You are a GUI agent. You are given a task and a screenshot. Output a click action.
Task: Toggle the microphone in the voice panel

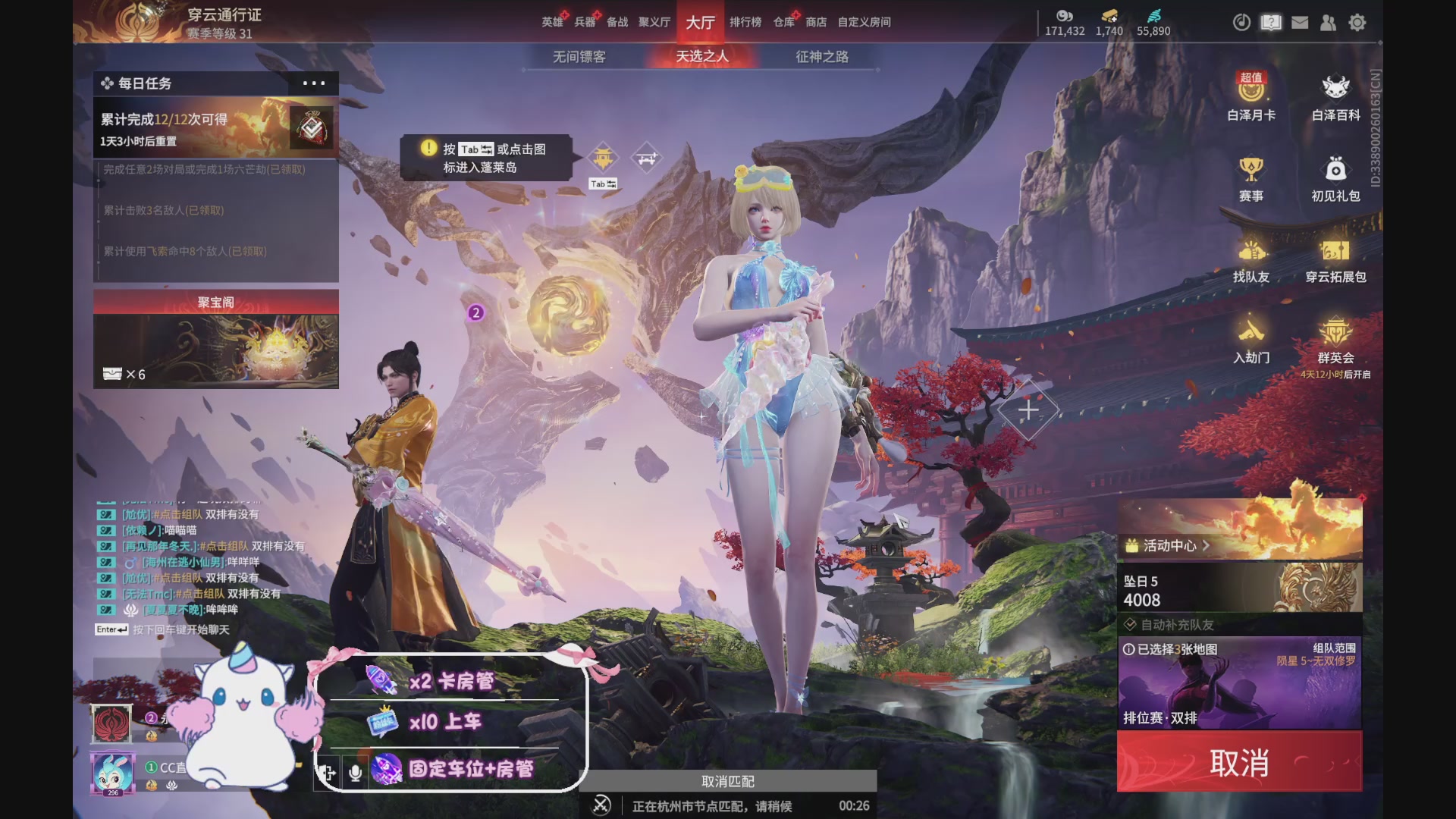coord(353,773)
